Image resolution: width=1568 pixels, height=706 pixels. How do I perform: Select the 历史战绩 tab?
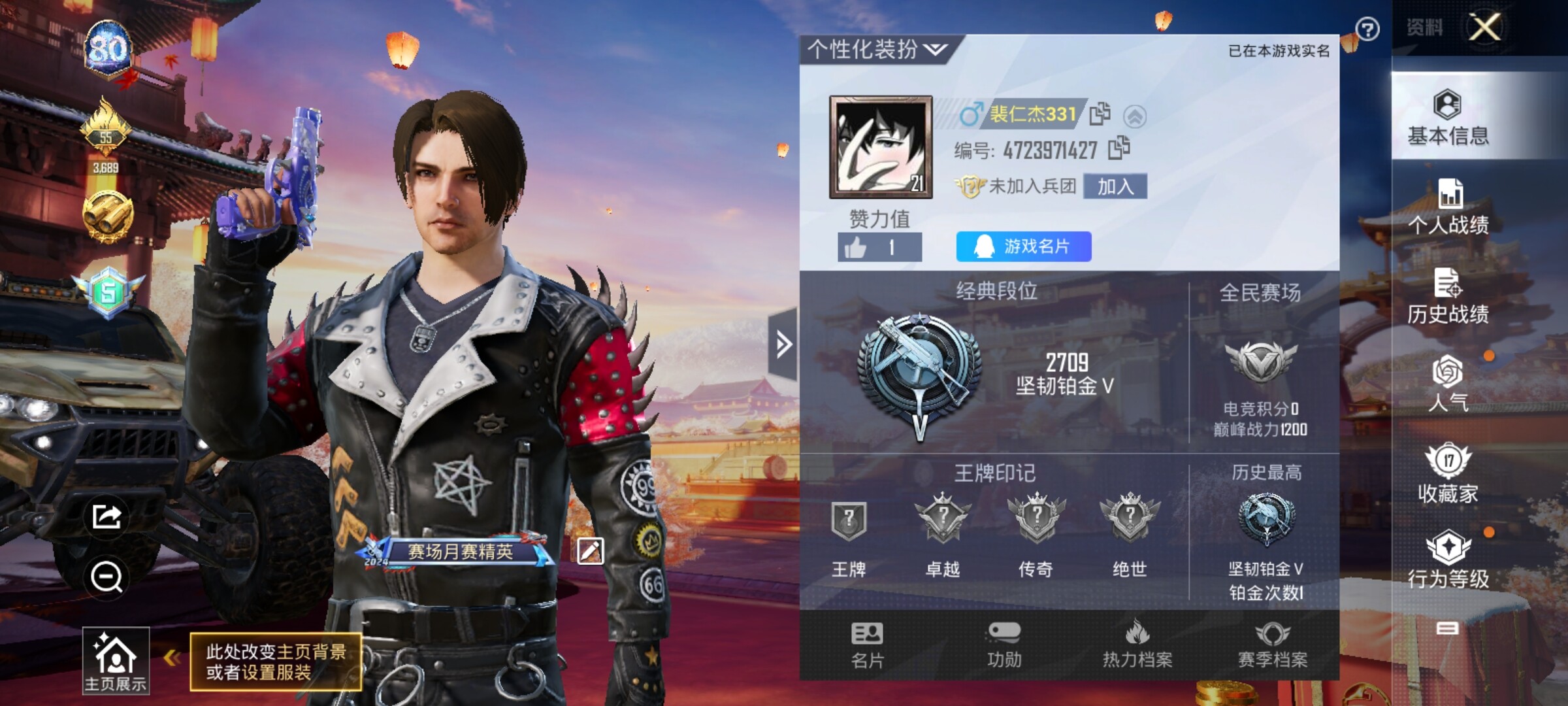pos(1448,296)
